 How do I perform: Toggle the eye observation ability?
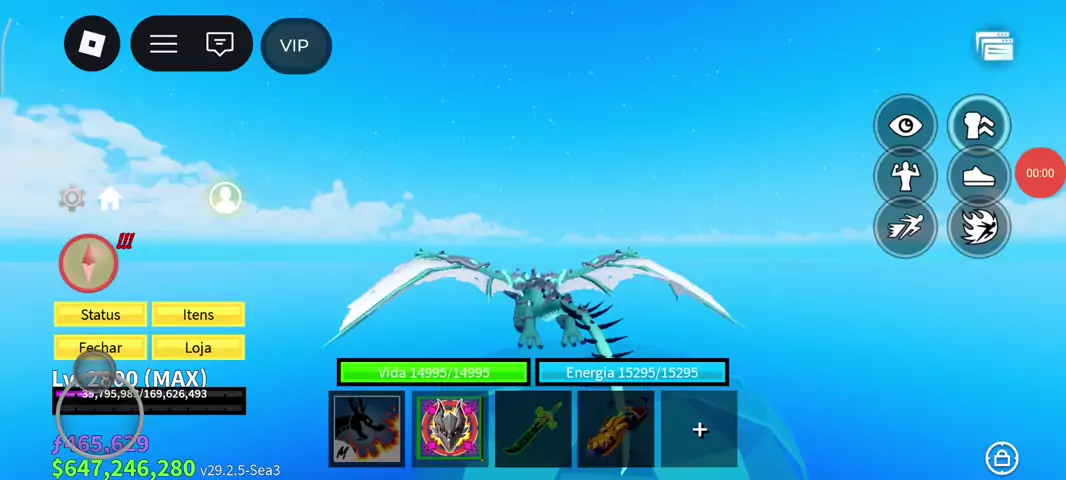905,125
